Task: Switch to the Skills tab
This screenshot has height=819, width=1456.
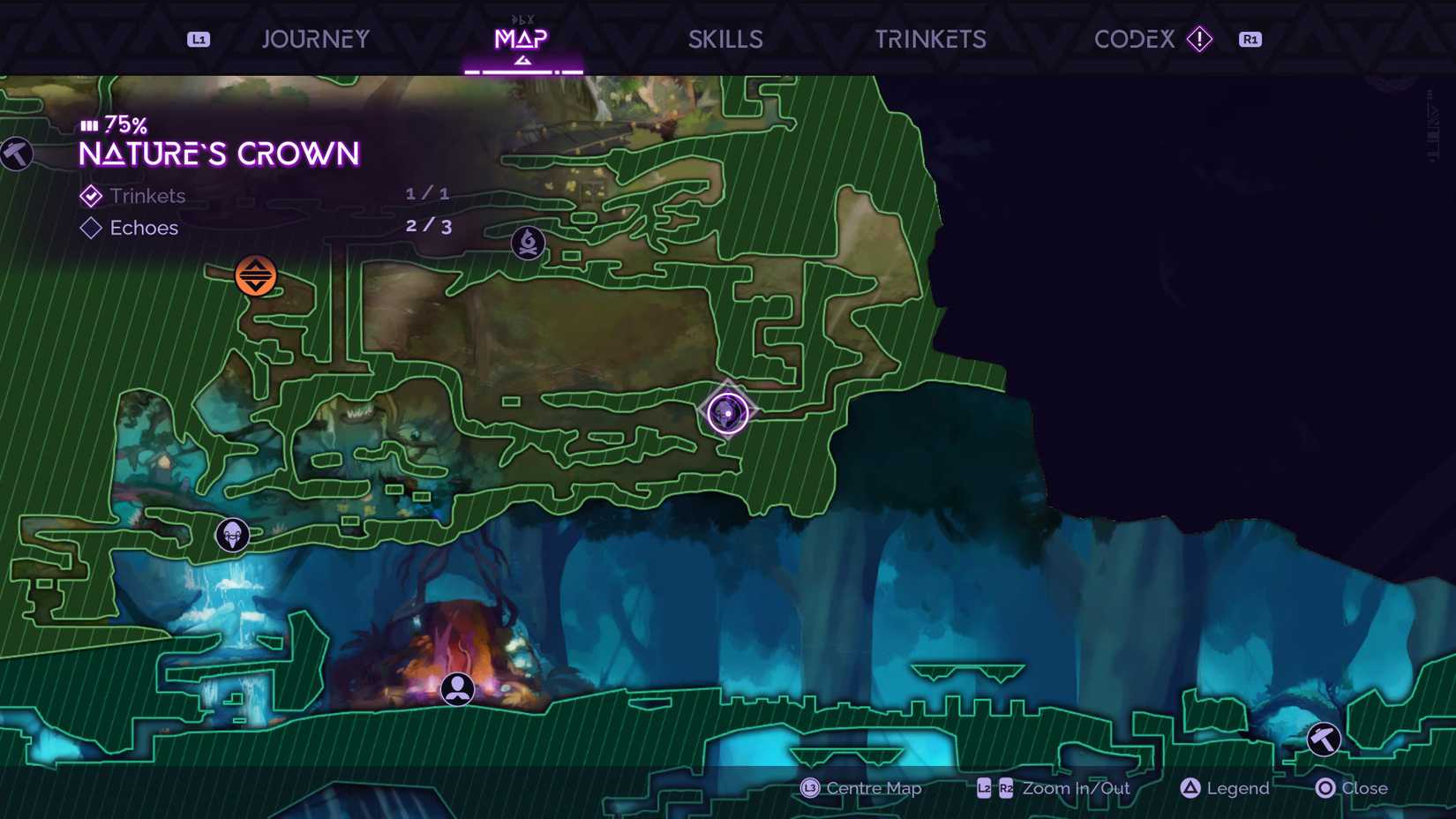Action: (x=725, y=39)
